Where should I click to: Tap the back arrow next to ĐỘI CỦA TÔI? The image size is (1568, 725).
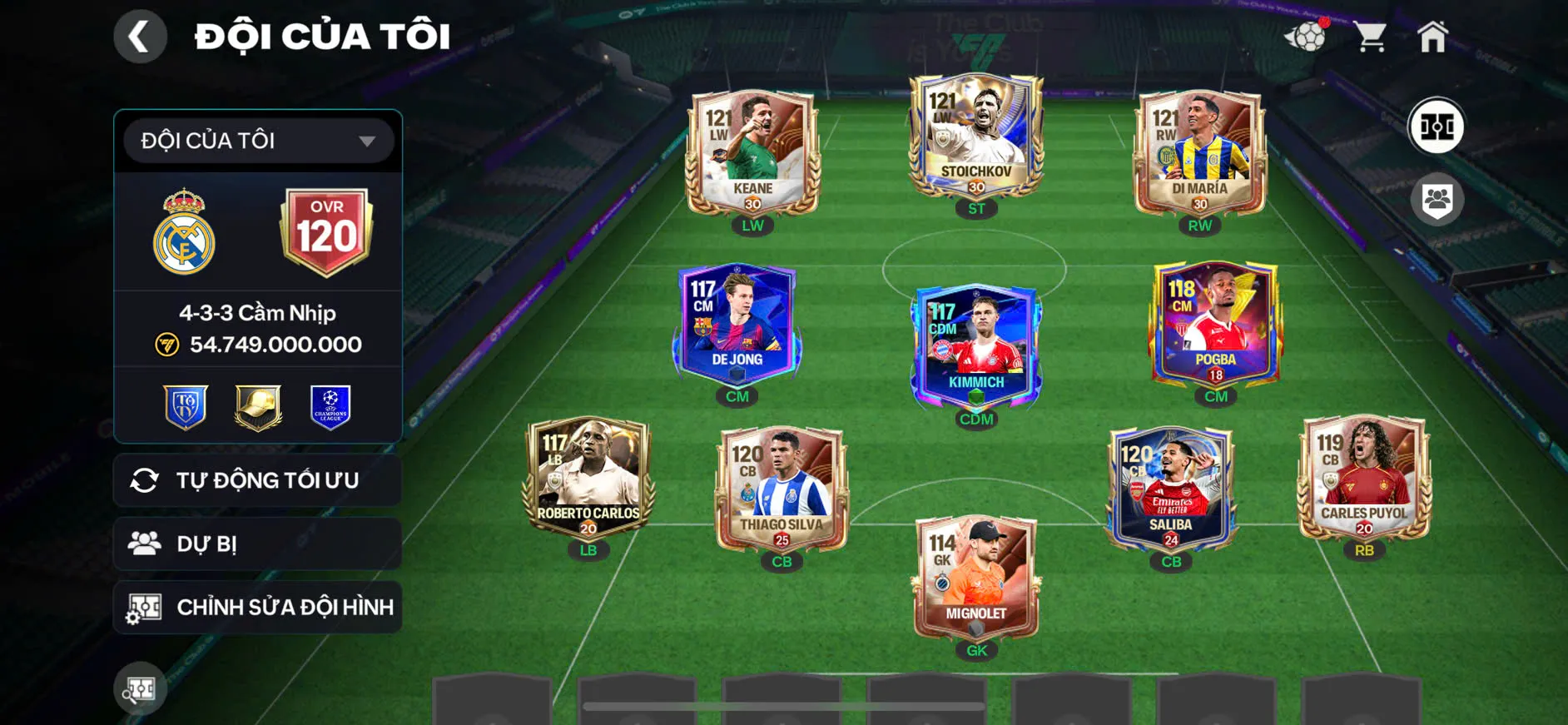(x=140, y=36)
